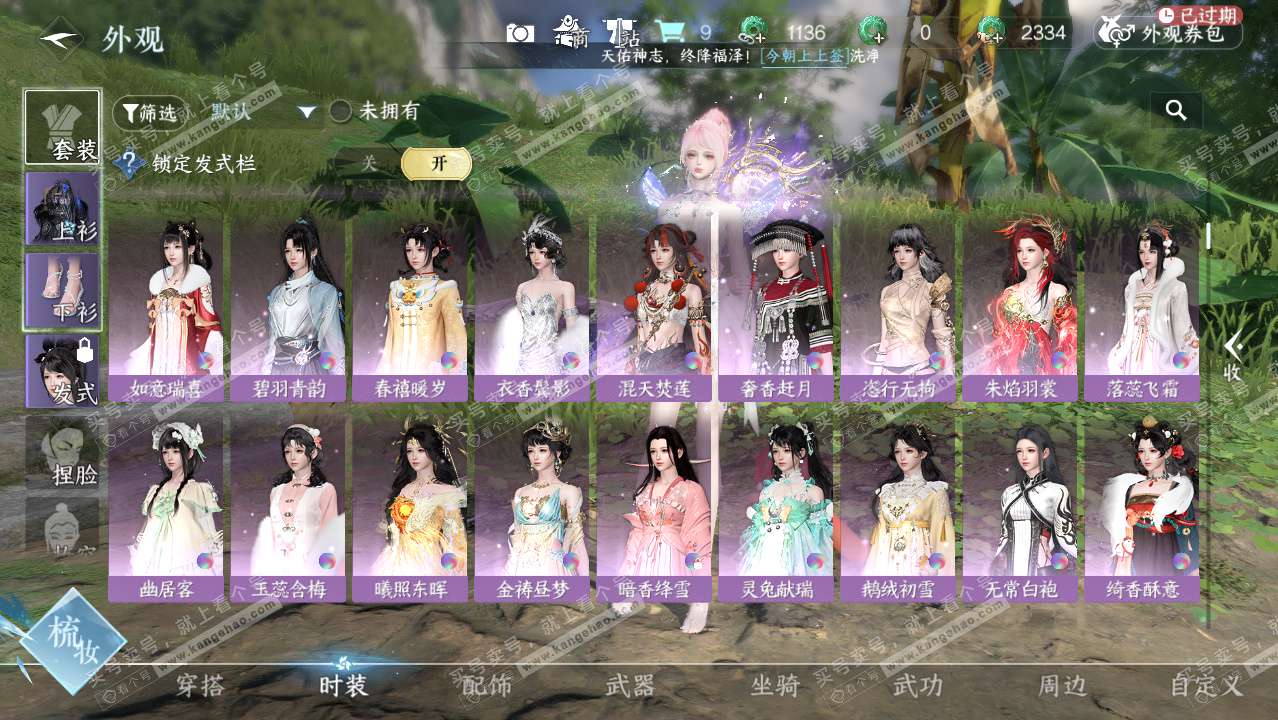Go back using the top-left arrow
1278x720 pixels.
(60, 39)
